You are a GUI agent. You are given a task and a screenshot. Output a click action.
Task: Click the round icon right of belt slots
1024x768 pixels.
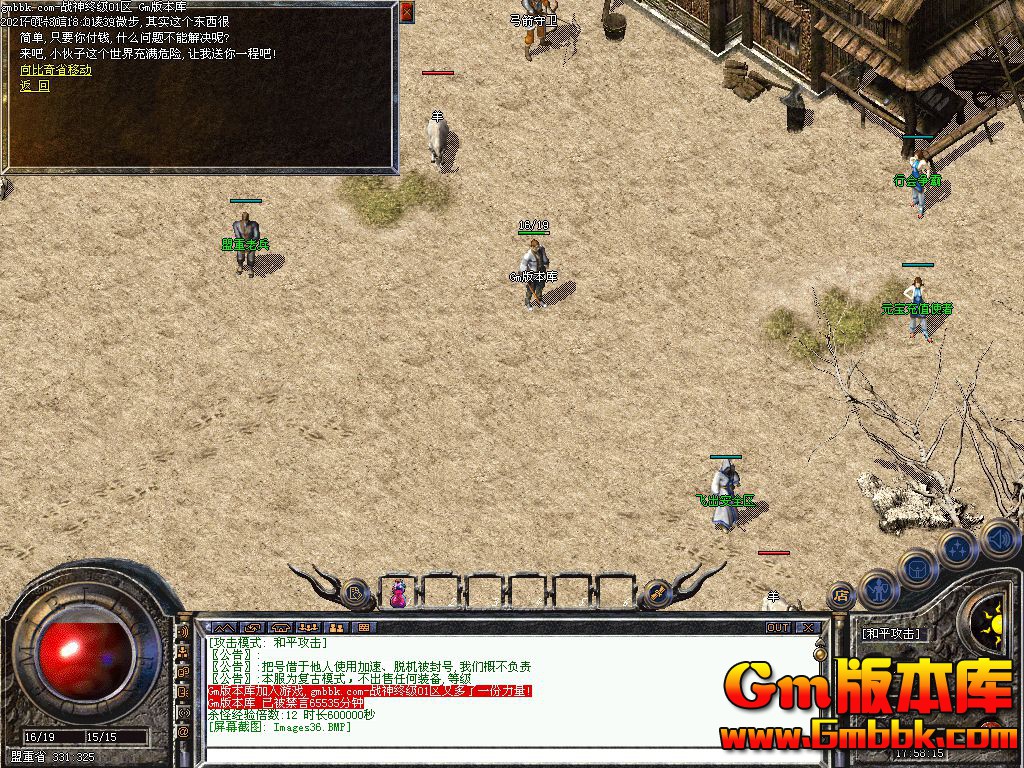(657, 593)
